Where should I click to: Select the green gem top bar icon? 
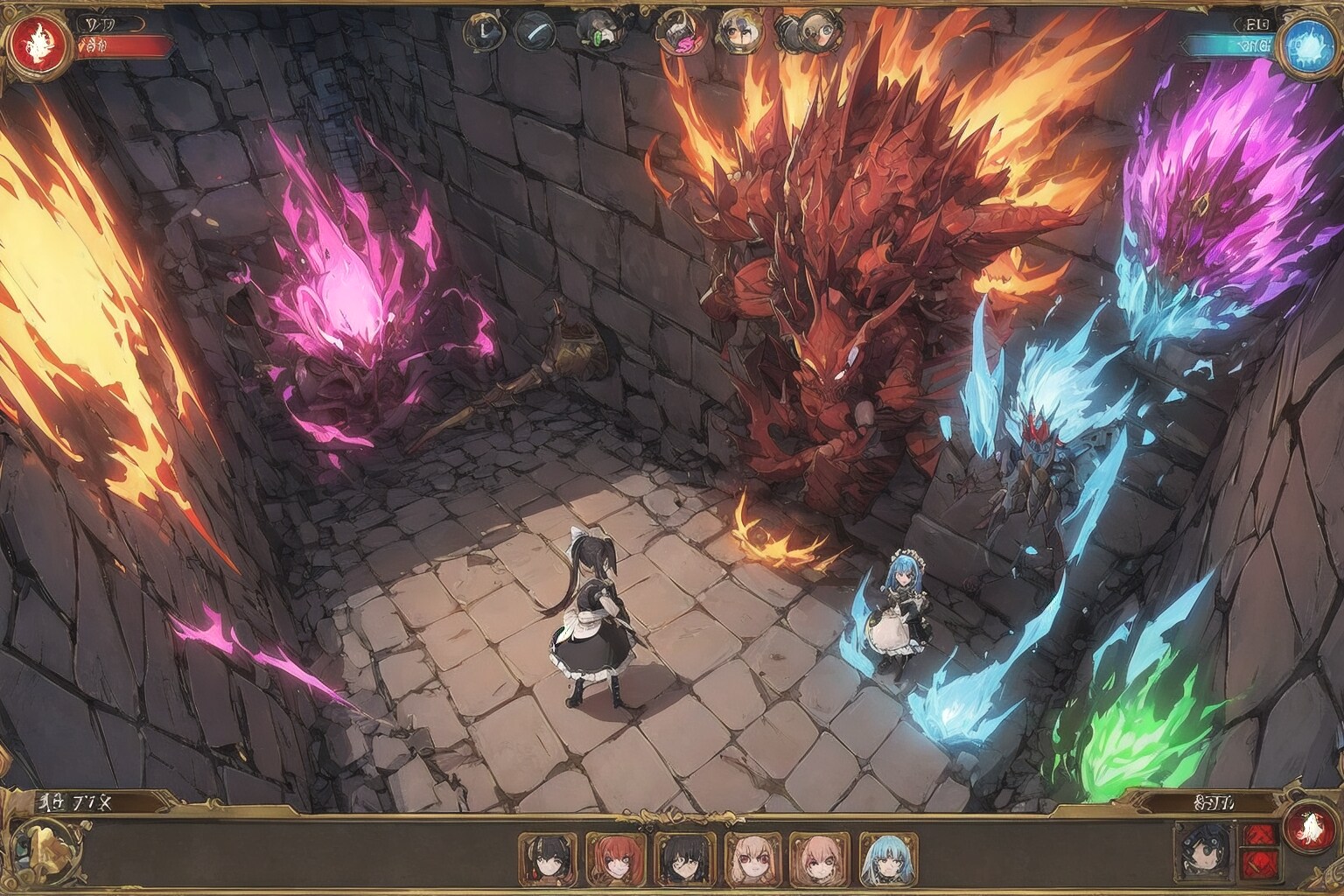(x=597, y=31)
